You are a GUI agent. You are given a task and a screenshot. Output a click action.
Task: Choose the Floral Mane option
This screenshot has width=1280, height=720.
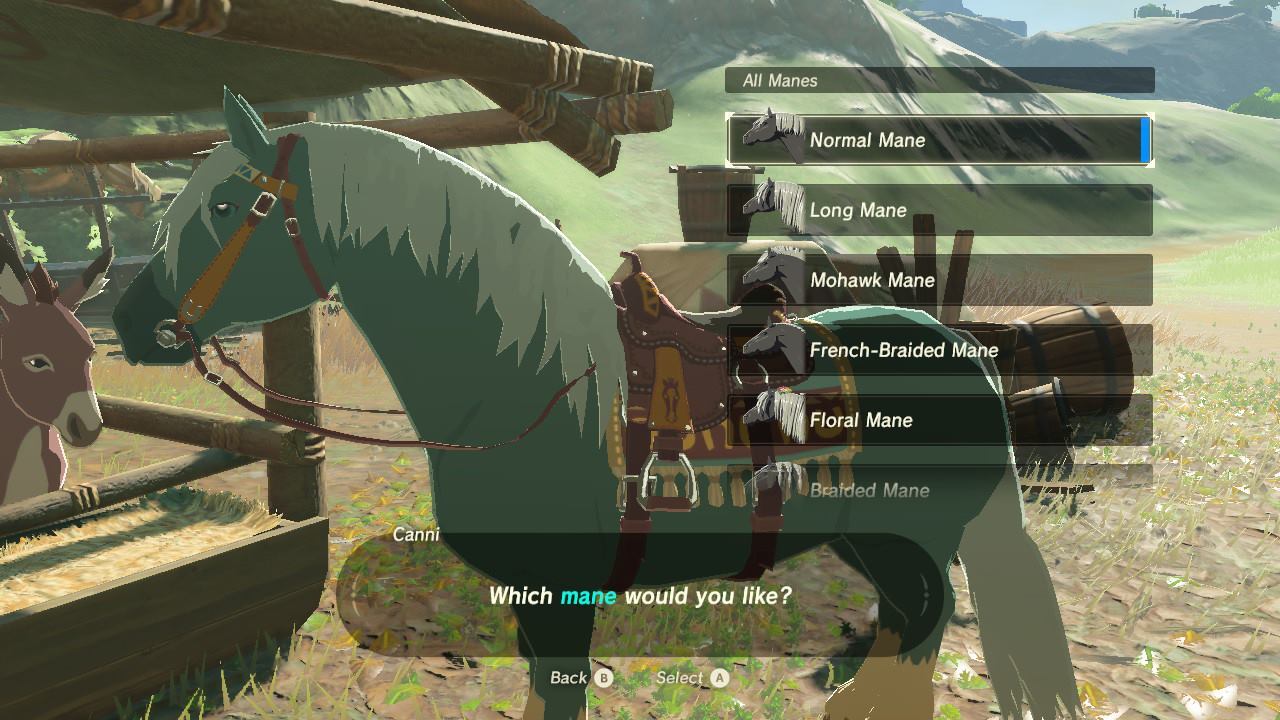(938, 420)
